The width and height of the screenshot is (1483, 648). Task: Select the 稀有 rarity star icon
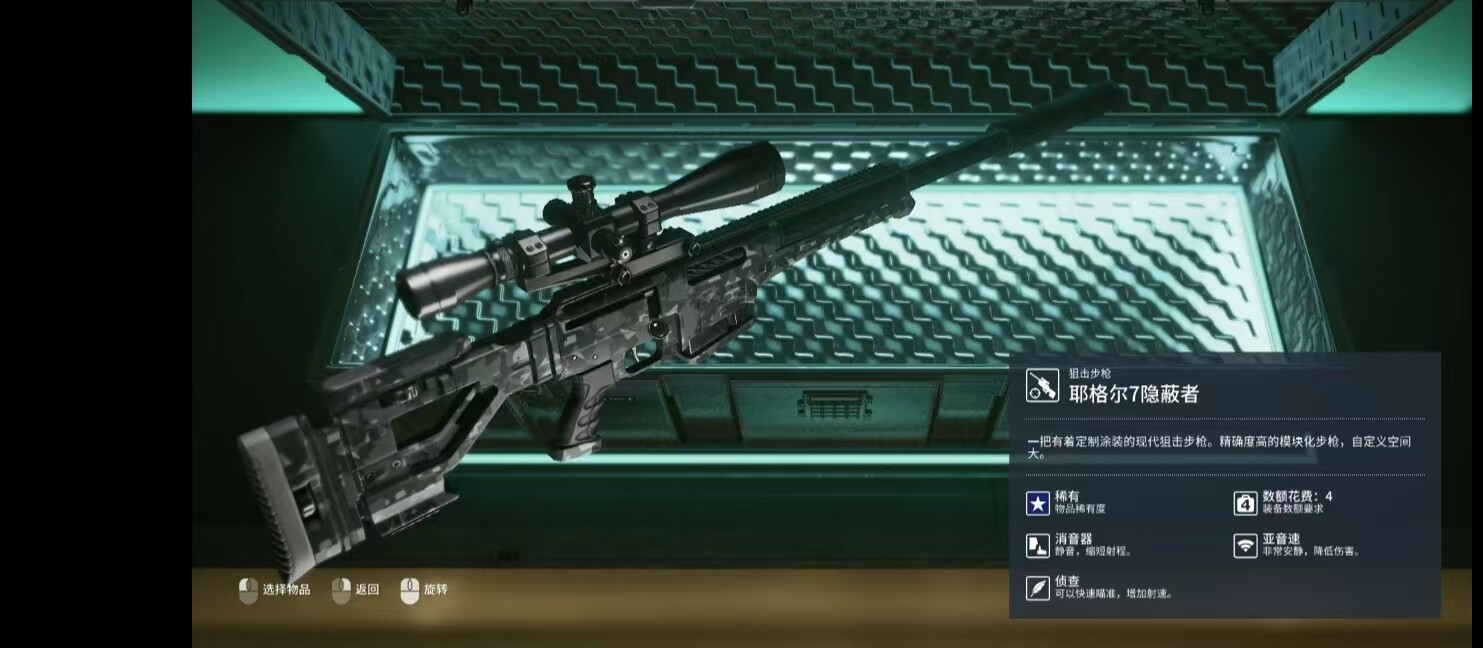[1038, 503]
